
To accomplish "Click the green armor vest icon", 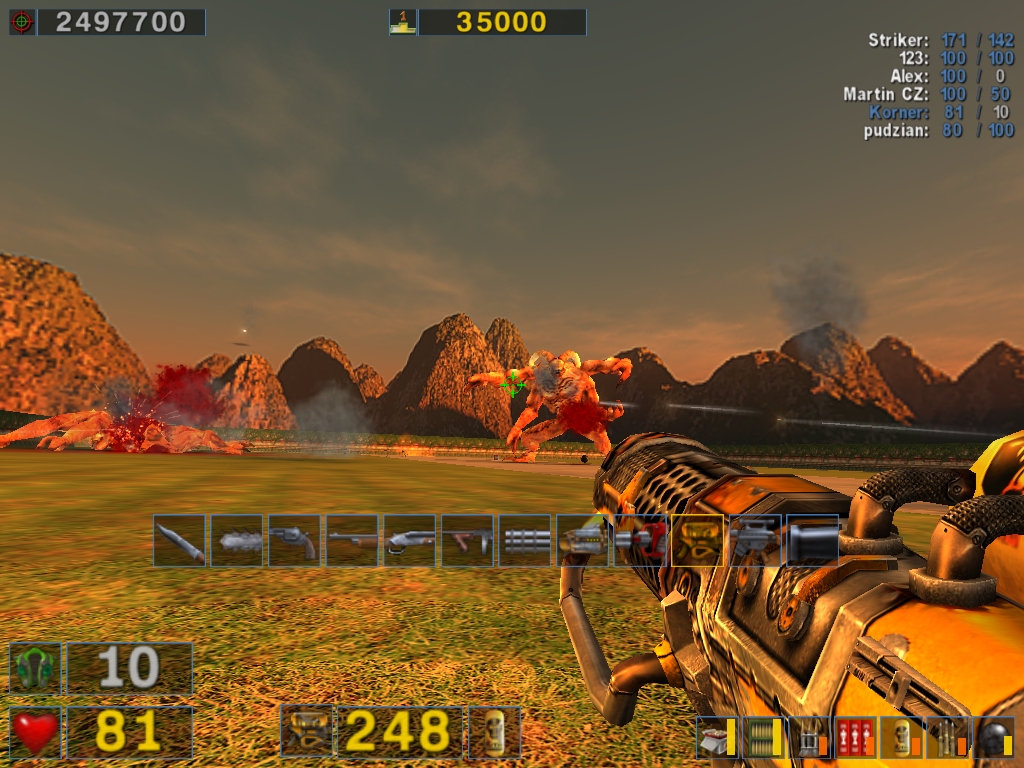I will tap(36, 668).
